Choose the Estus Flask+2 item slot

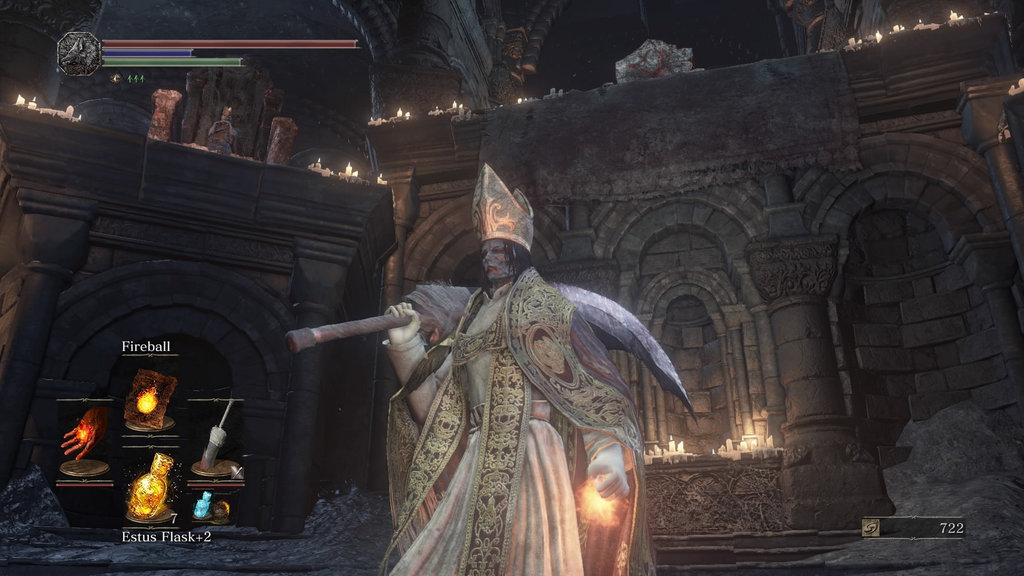click(149, 487)
